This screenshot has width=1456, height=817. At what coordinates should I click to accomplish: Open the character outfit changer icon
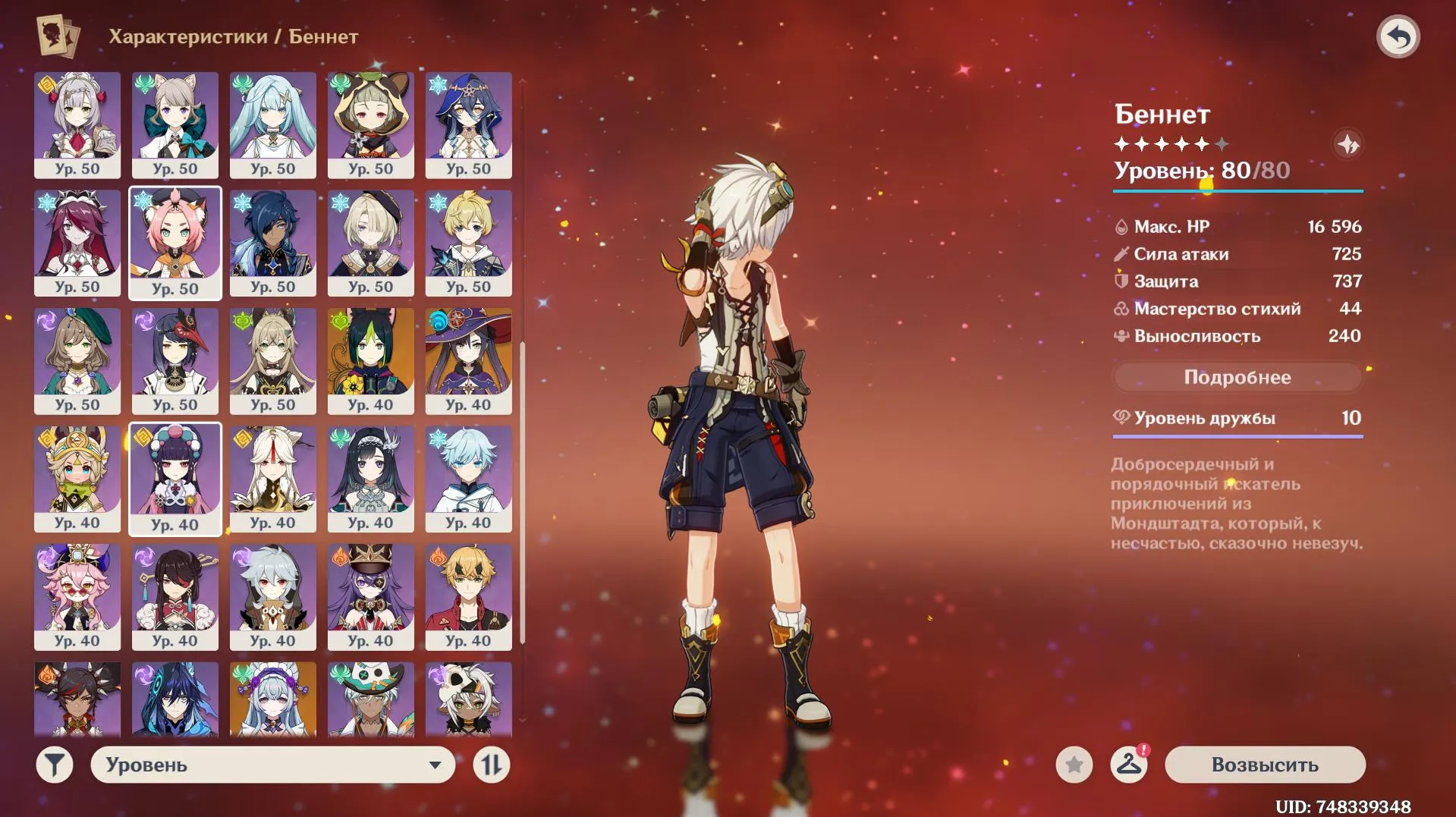point(1130,765)
